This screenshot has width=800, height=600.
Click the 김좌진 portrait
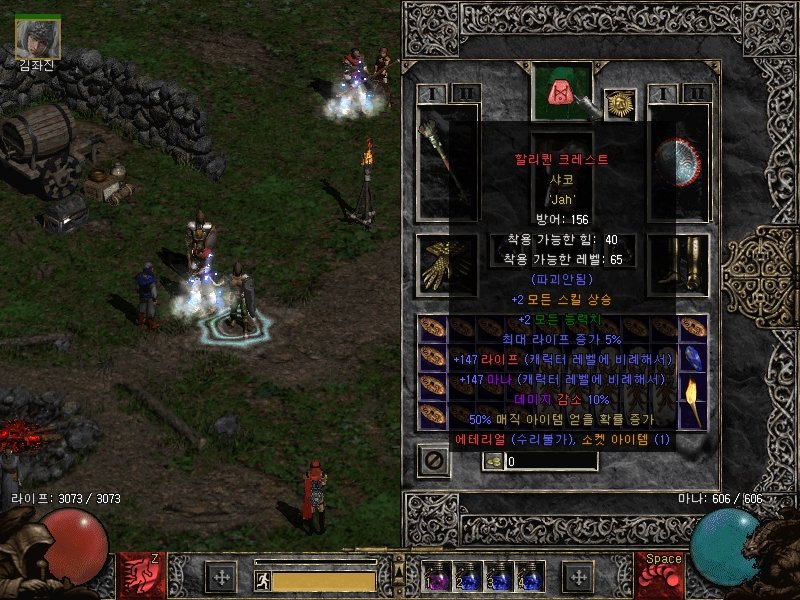[38, 38]
